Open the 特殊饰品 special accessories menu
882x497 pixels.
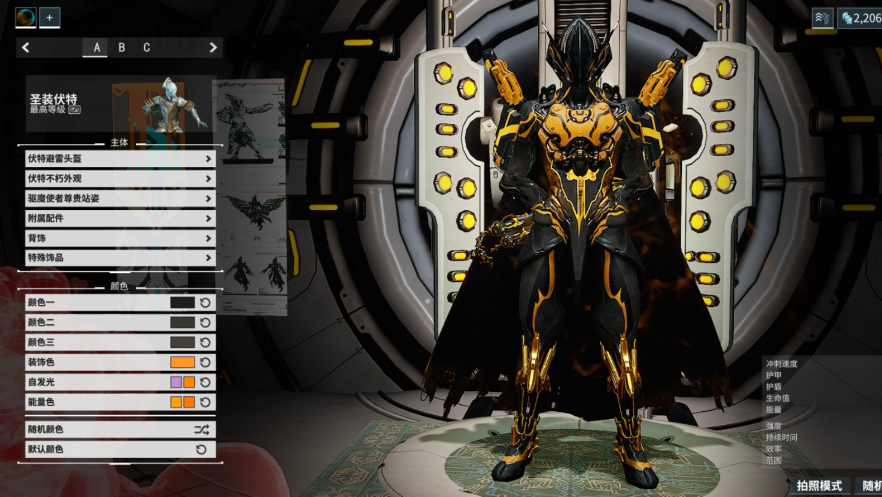(119, 258)
